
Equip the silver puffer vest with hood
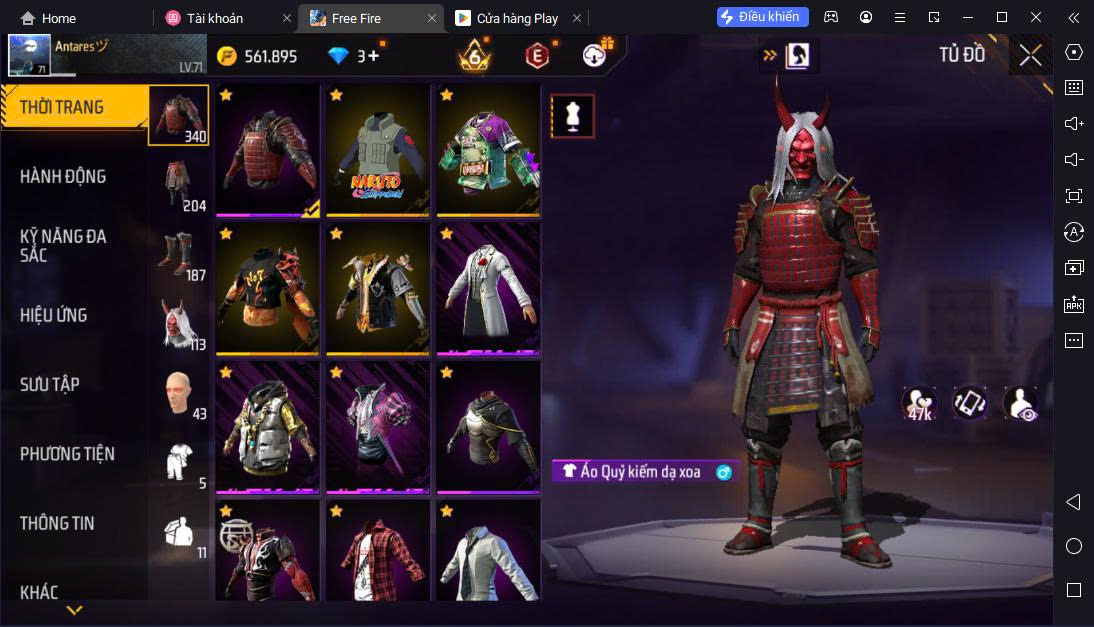click(267, 427)
